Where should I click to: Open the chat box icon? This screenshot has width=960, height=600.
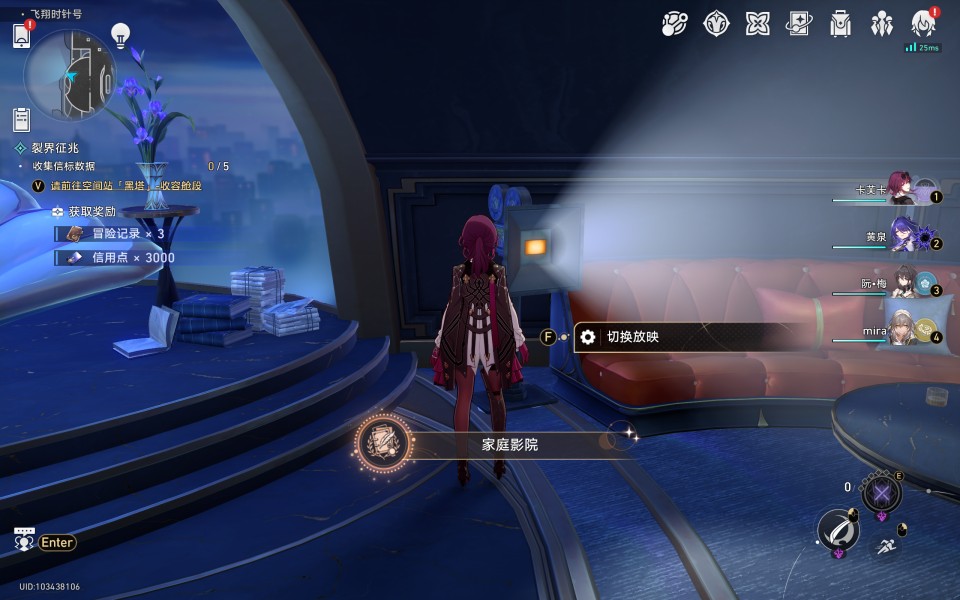[x=24, y=540]
